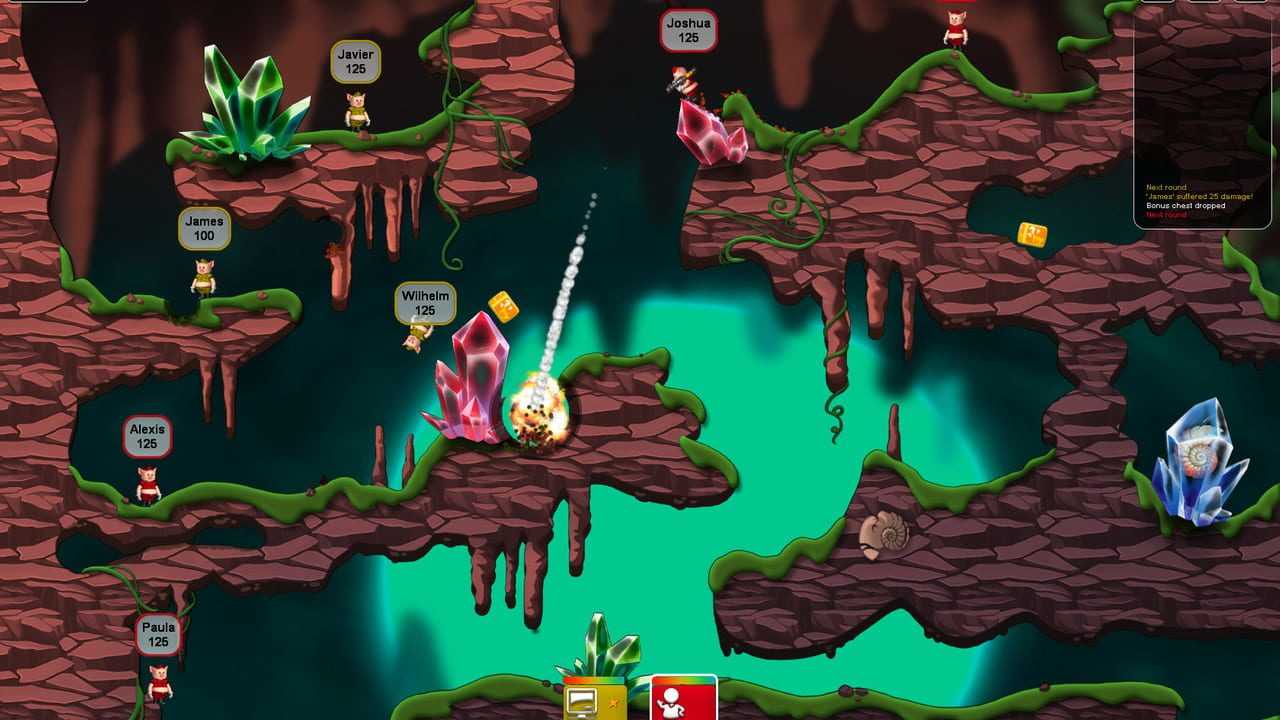Select the red human player team panel
This screenshot has height=720, width=1280.
pyautogui.click(x=684, y=699)
